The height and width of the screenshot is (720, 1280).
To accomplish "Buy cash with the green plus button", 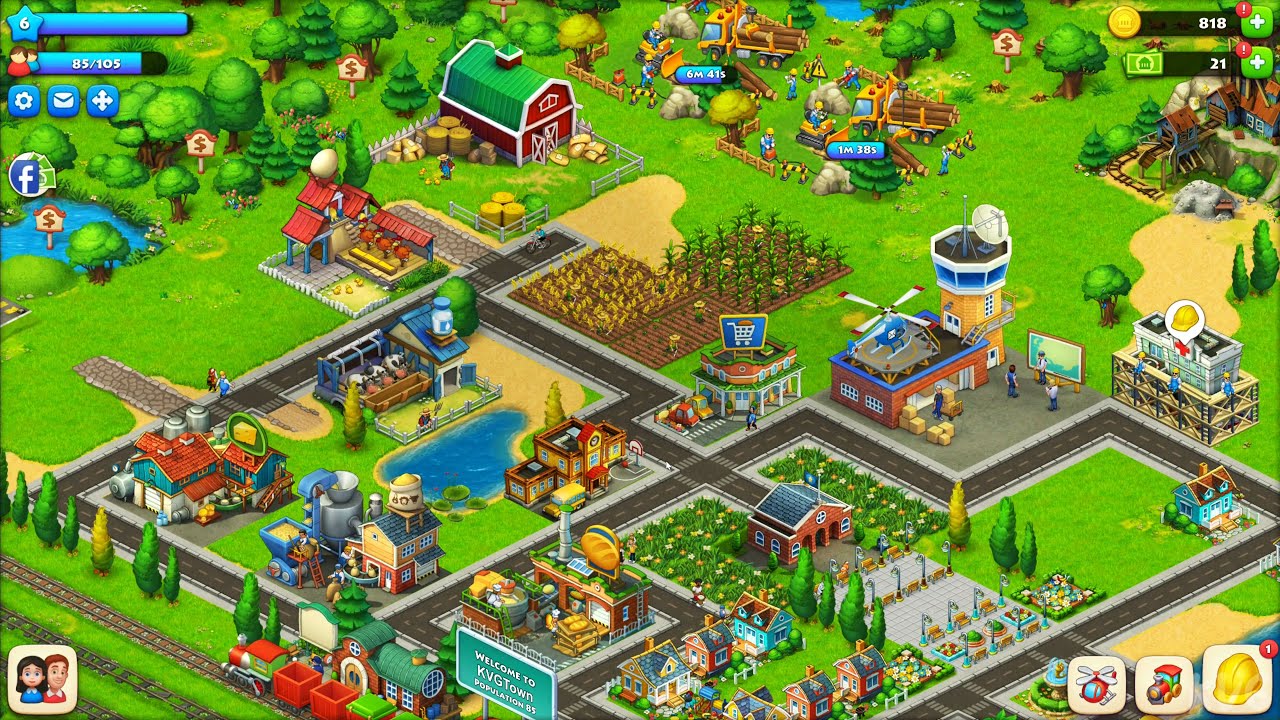I will [x=1257, y=64].
